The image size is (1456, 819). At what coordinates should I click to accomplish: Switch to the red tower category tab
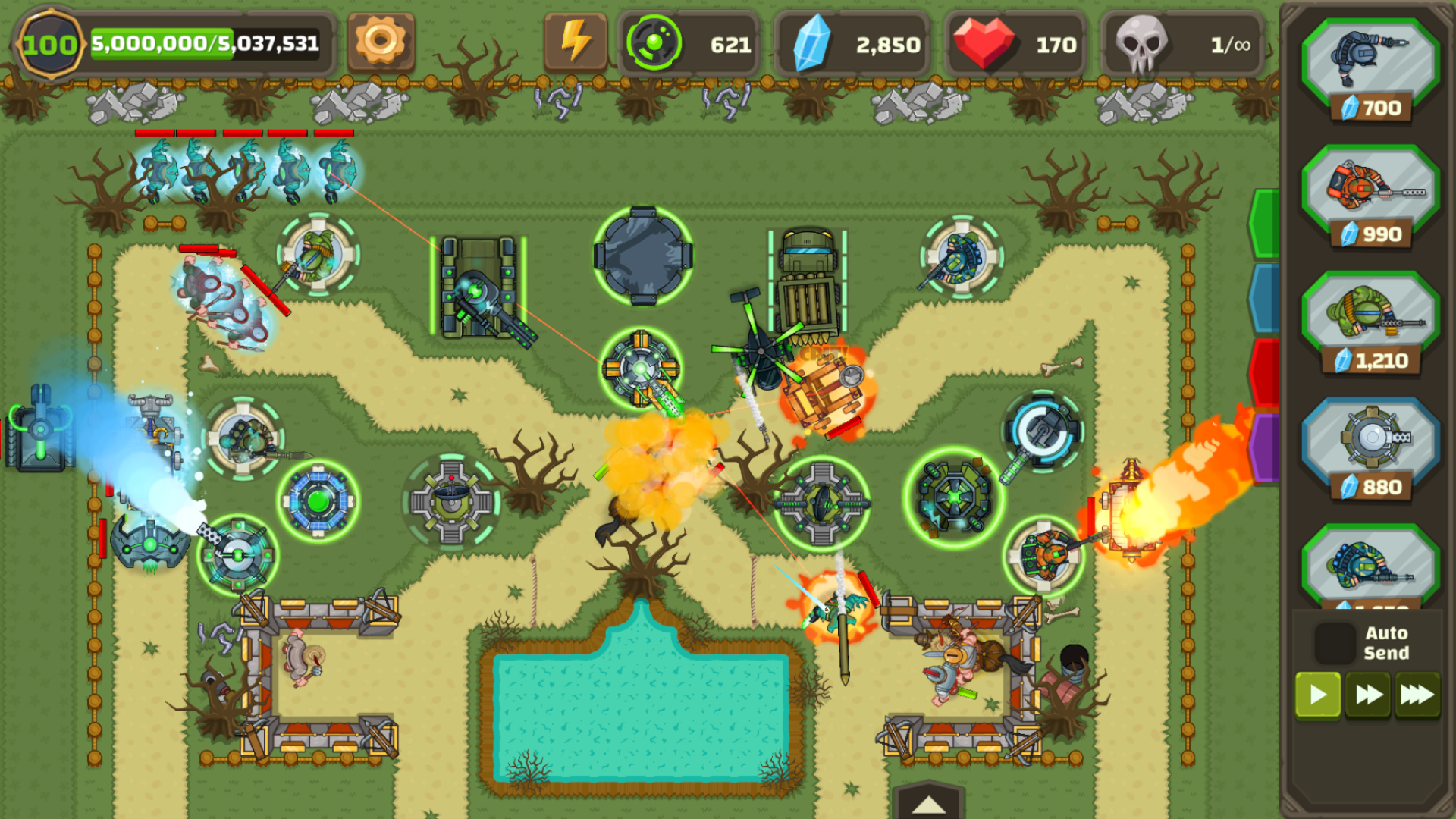(1265, 372)
